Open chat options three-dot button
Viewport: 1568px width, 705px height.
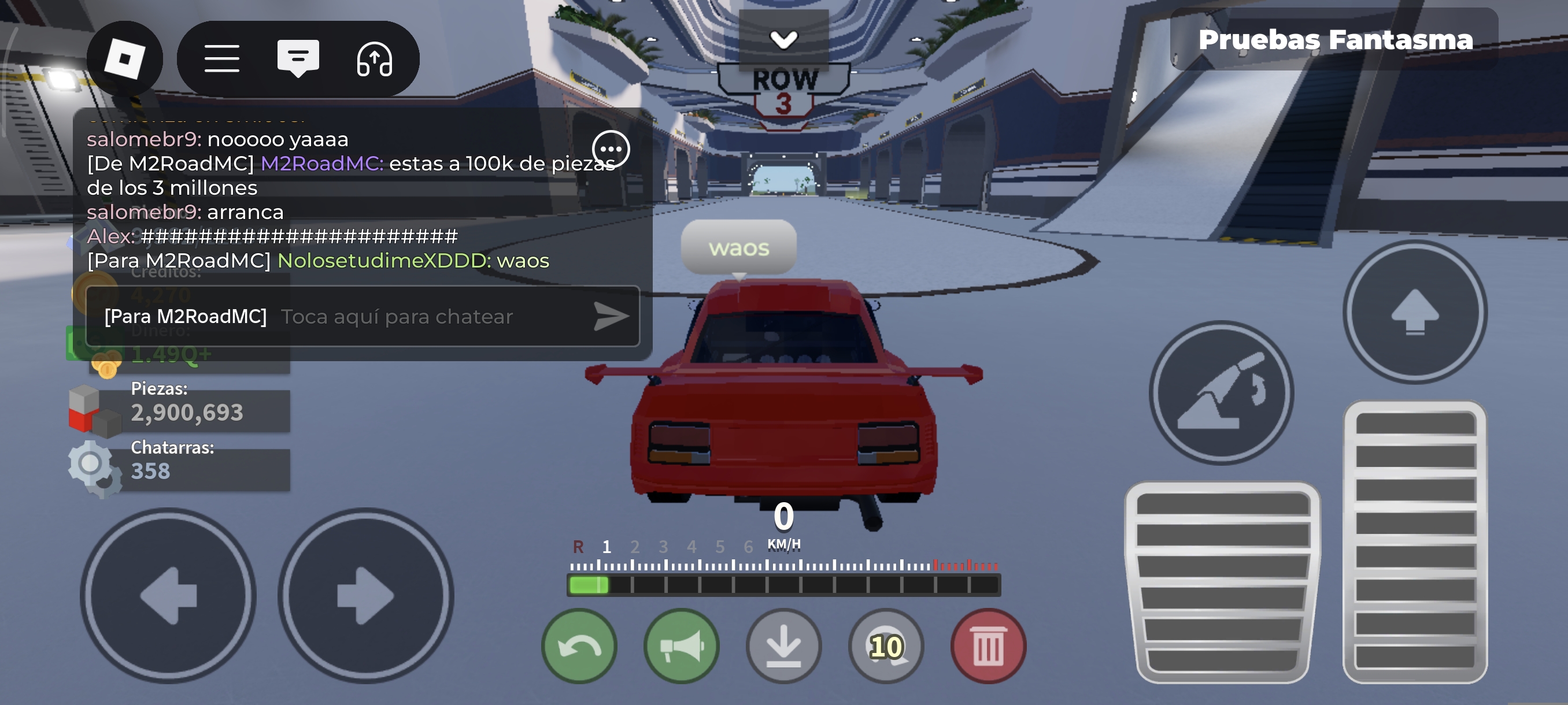pos(611,149)
